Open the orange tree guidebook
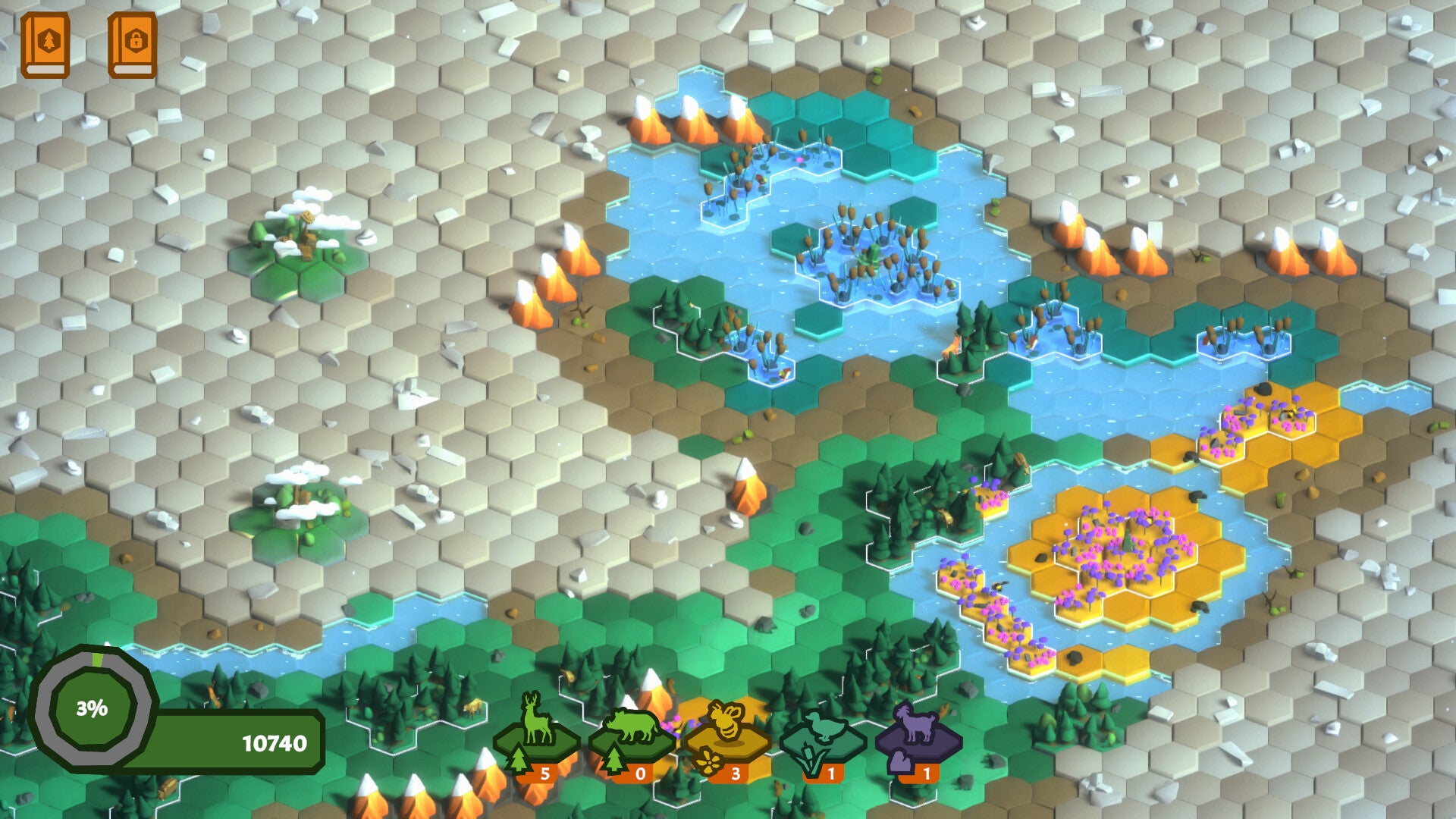This screenshot has width=1456, height=819. [45, 45]
